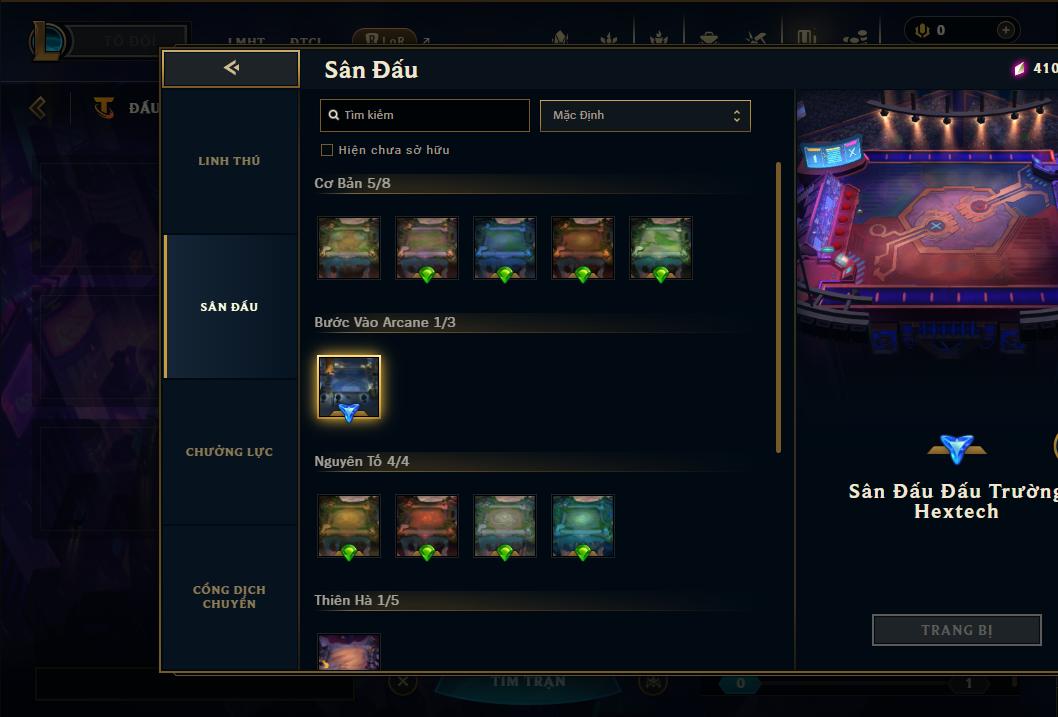
Task: Select the blue arena in Cơ Bản
Action: click(504, 247)
